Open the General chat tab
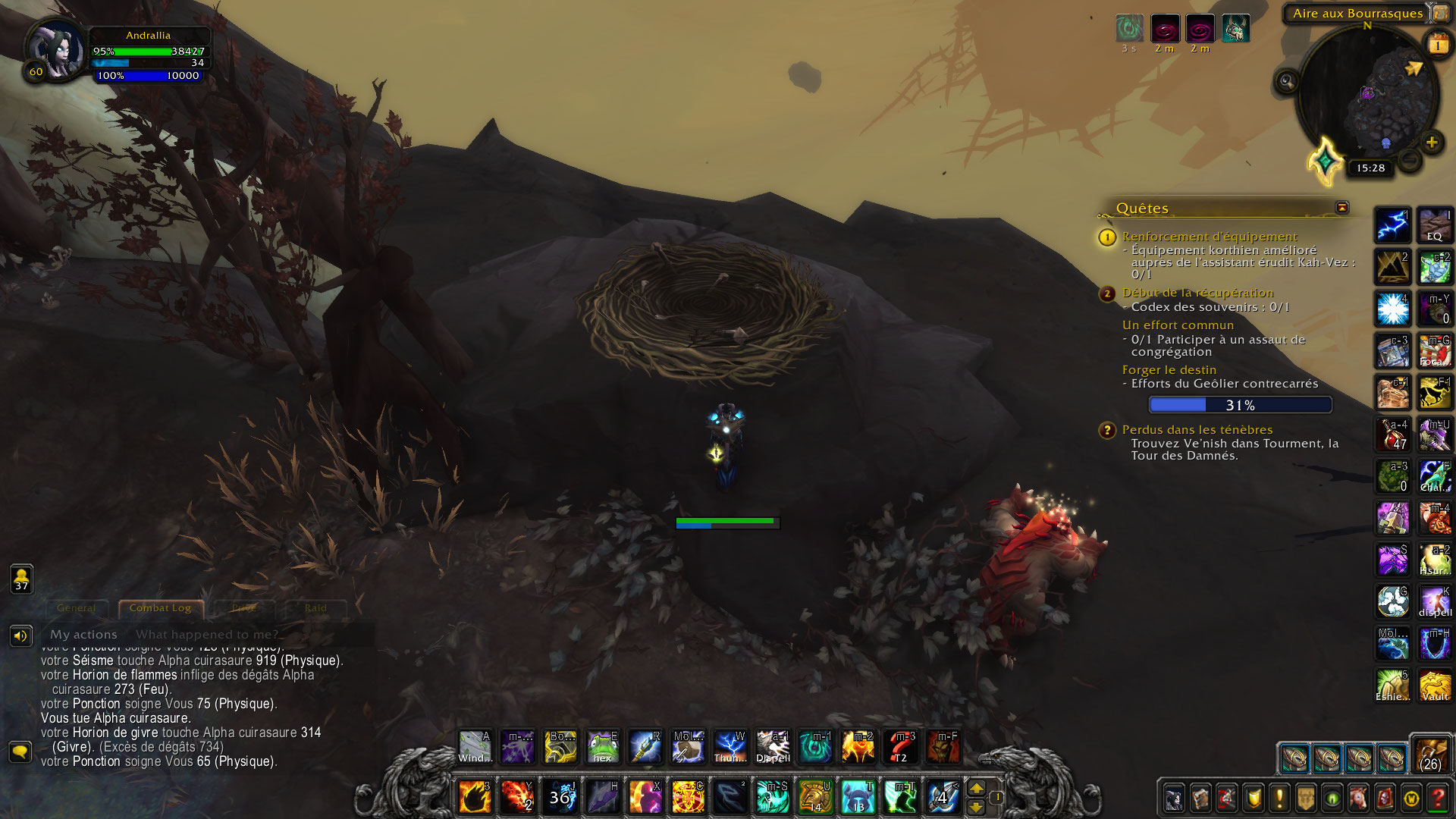The width and height of the screenshot is (1456, 819). click(77, 608)
